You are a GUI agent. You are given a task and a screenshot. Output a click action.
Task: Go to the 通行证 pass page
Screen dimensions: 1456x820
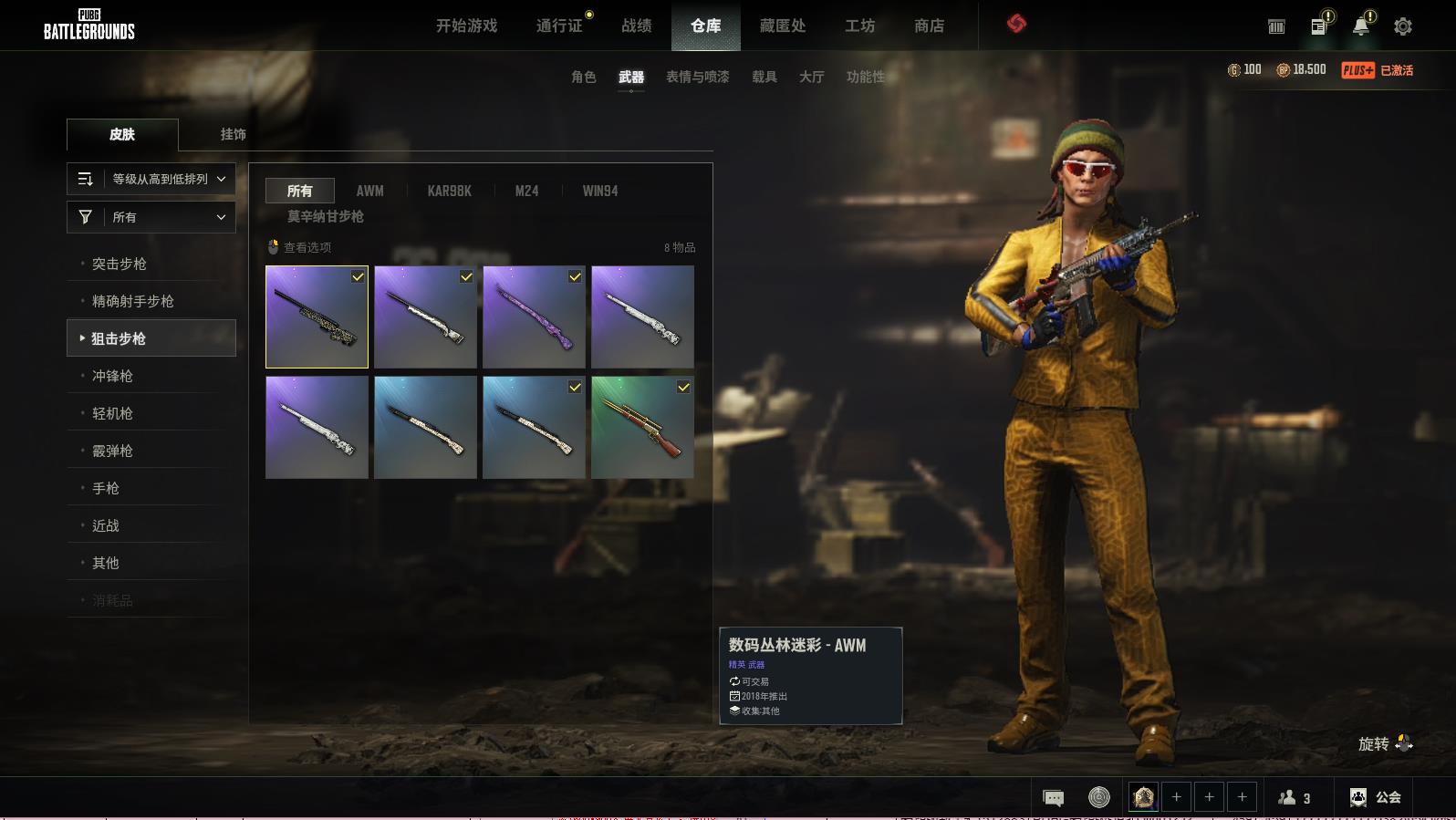click(559, 26)
